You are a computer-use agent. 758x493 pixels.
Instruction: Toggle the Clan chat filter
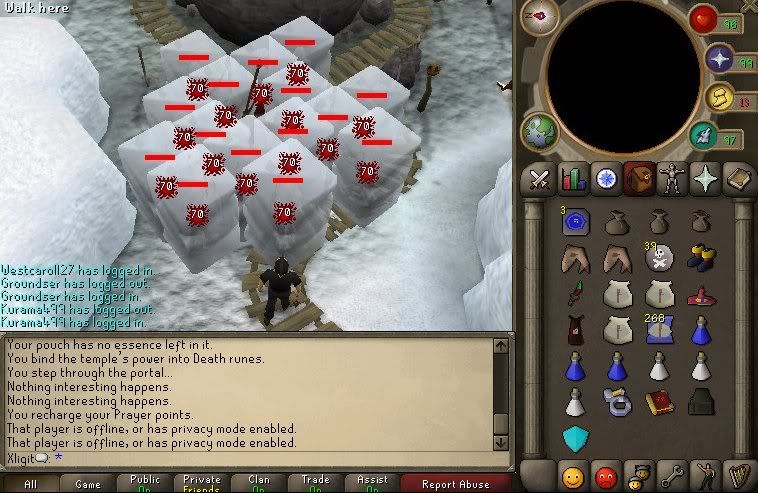(x=259, y=484)
